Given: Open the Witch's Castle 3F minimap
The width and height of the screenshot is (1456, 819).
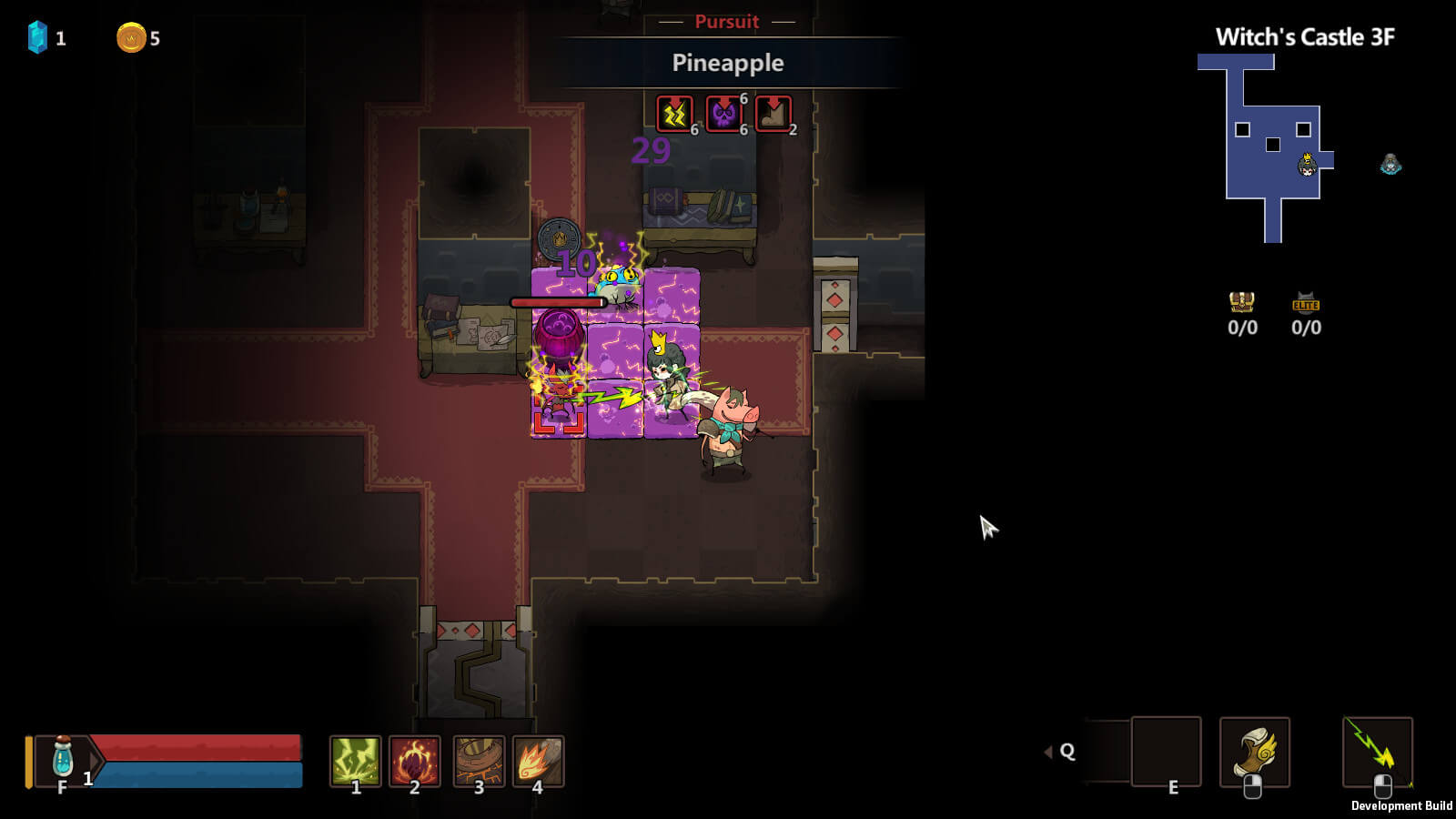Looking at the screenshot, I should pyautogui.click(x=1272, y=146).
